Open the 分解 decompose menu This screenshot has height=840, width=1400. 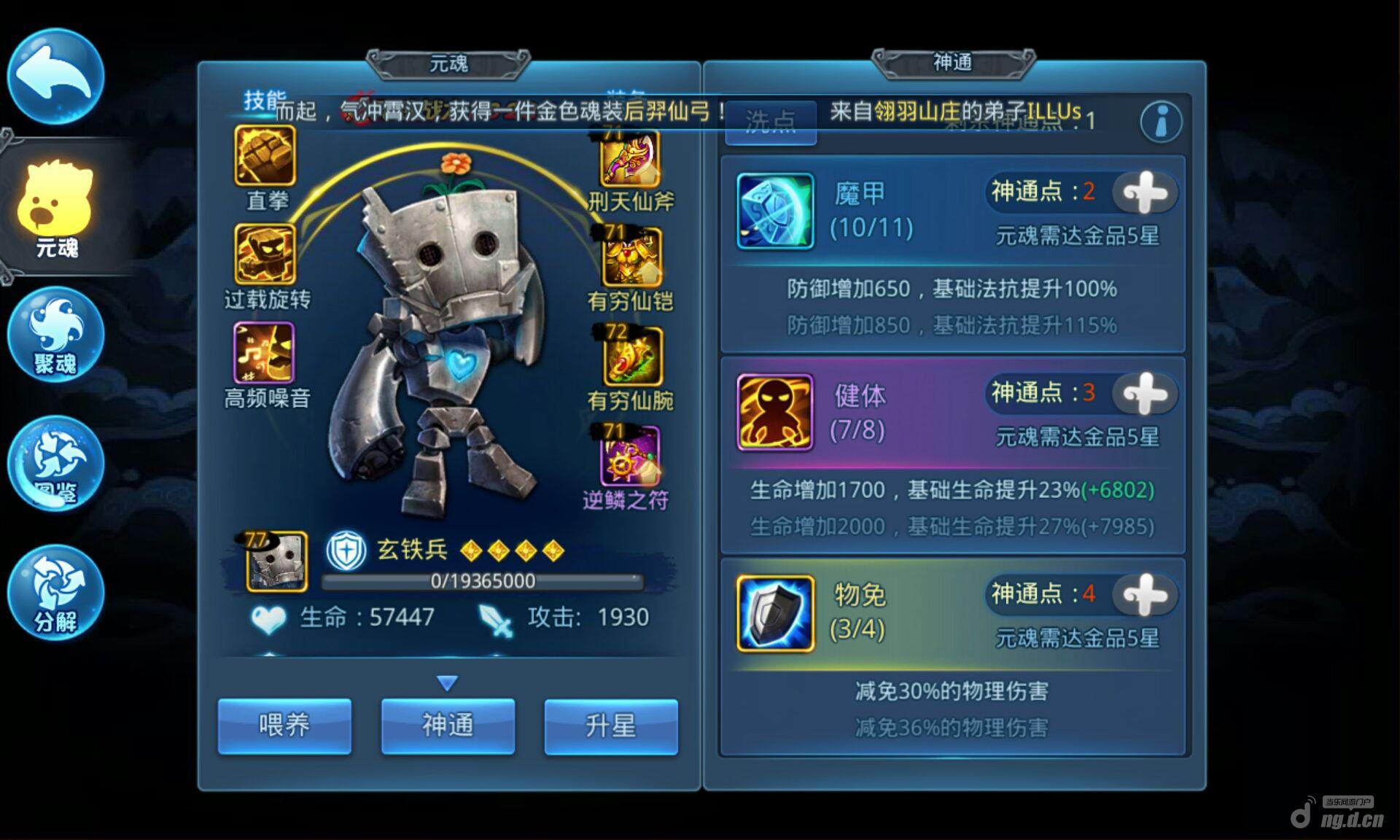[55, 592]
